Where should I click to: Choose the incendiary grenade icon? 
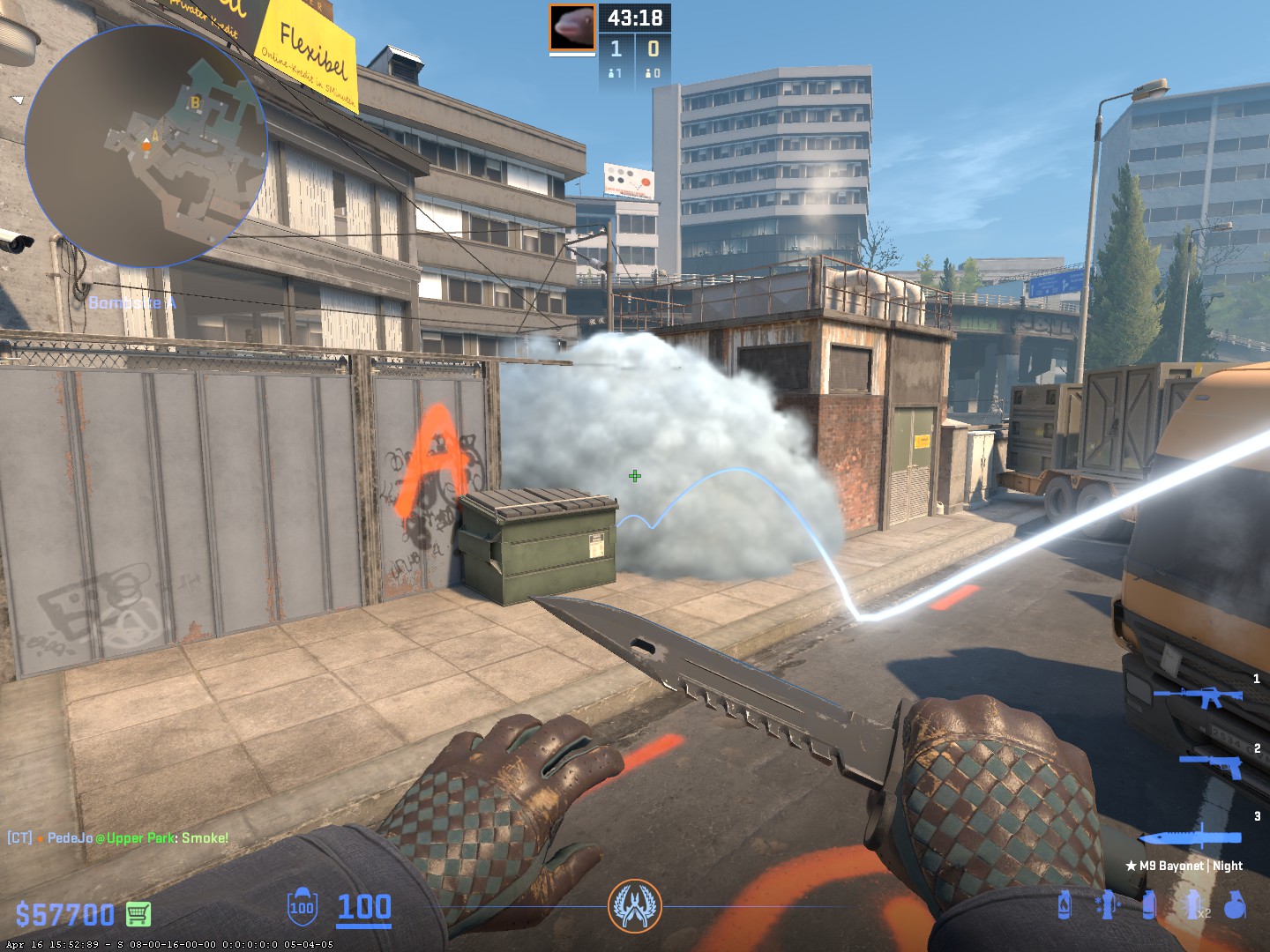pyautogui.click(x=1065, y=904)
